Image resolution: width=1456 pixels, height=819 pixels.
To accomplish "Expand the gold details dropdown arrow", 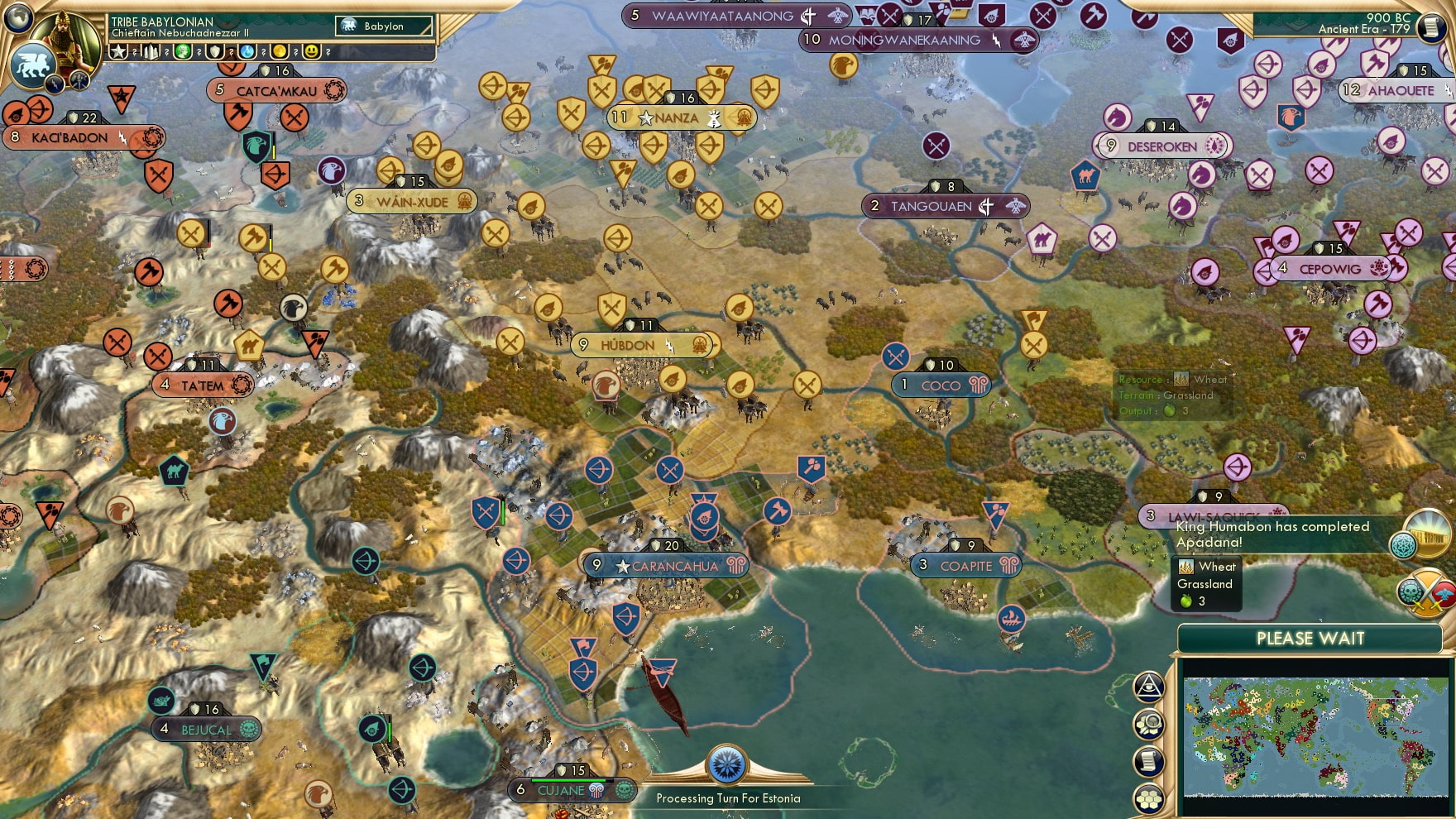I will tap(295, 52).
